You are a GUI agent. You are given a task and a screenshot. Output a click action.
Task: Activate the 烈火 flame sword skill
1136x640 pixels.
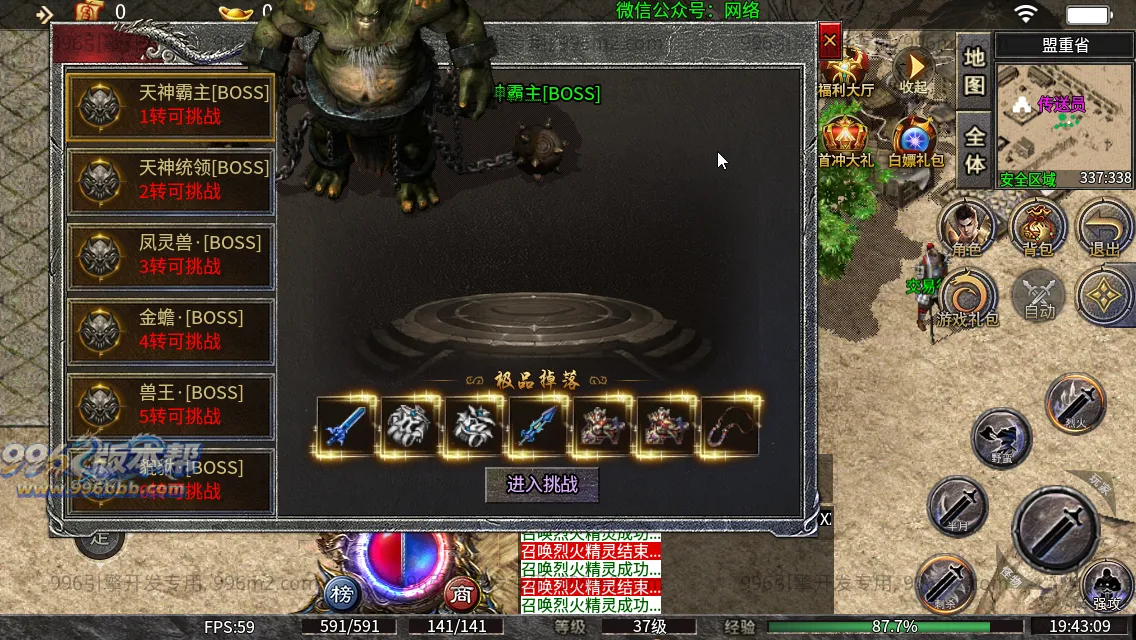pyautogui.click(x=1074, y=401)
